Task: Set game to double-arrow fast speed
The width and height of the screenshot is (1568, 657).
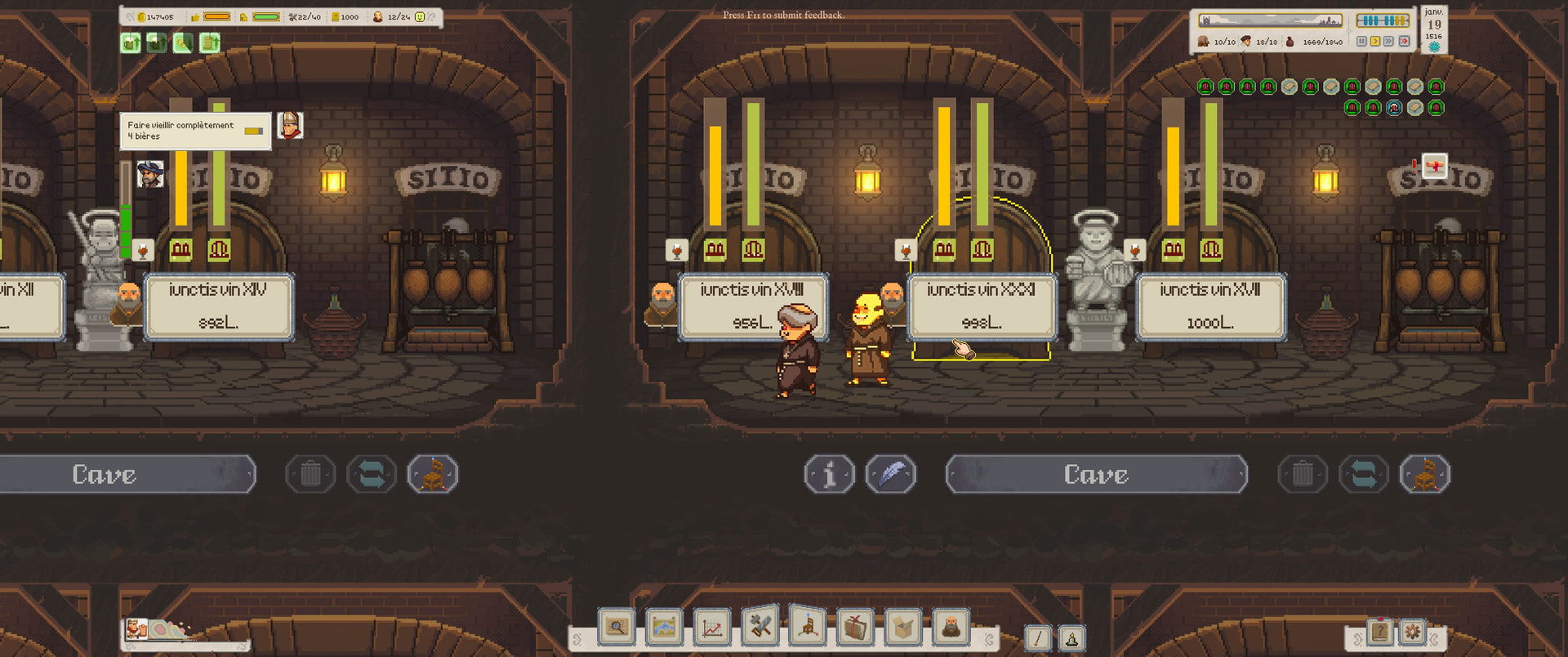Action: click(x=1389, y=41)
